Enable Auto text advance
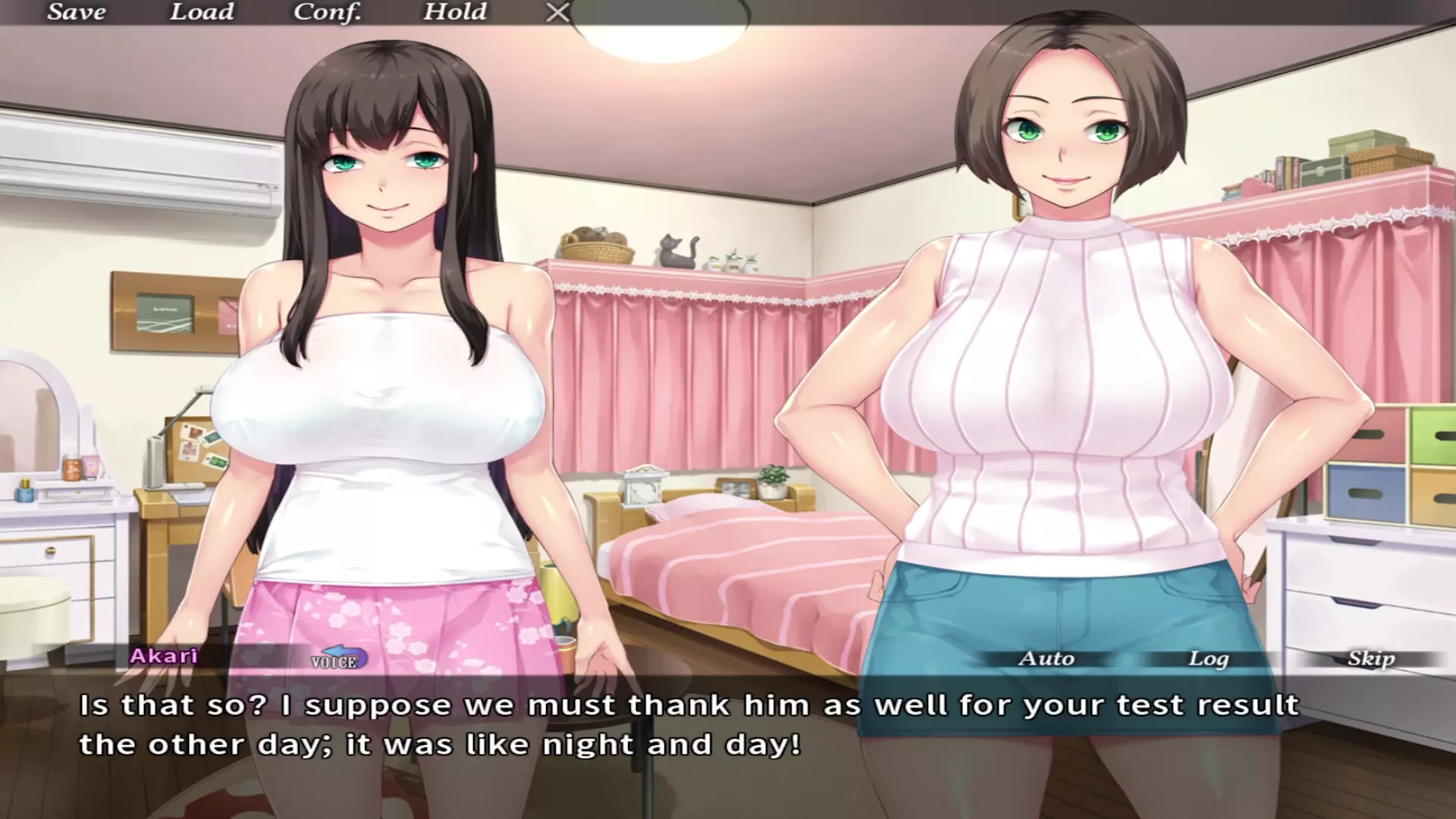The width and height of the screenshot is (1456, 819). click(1046, 658)
